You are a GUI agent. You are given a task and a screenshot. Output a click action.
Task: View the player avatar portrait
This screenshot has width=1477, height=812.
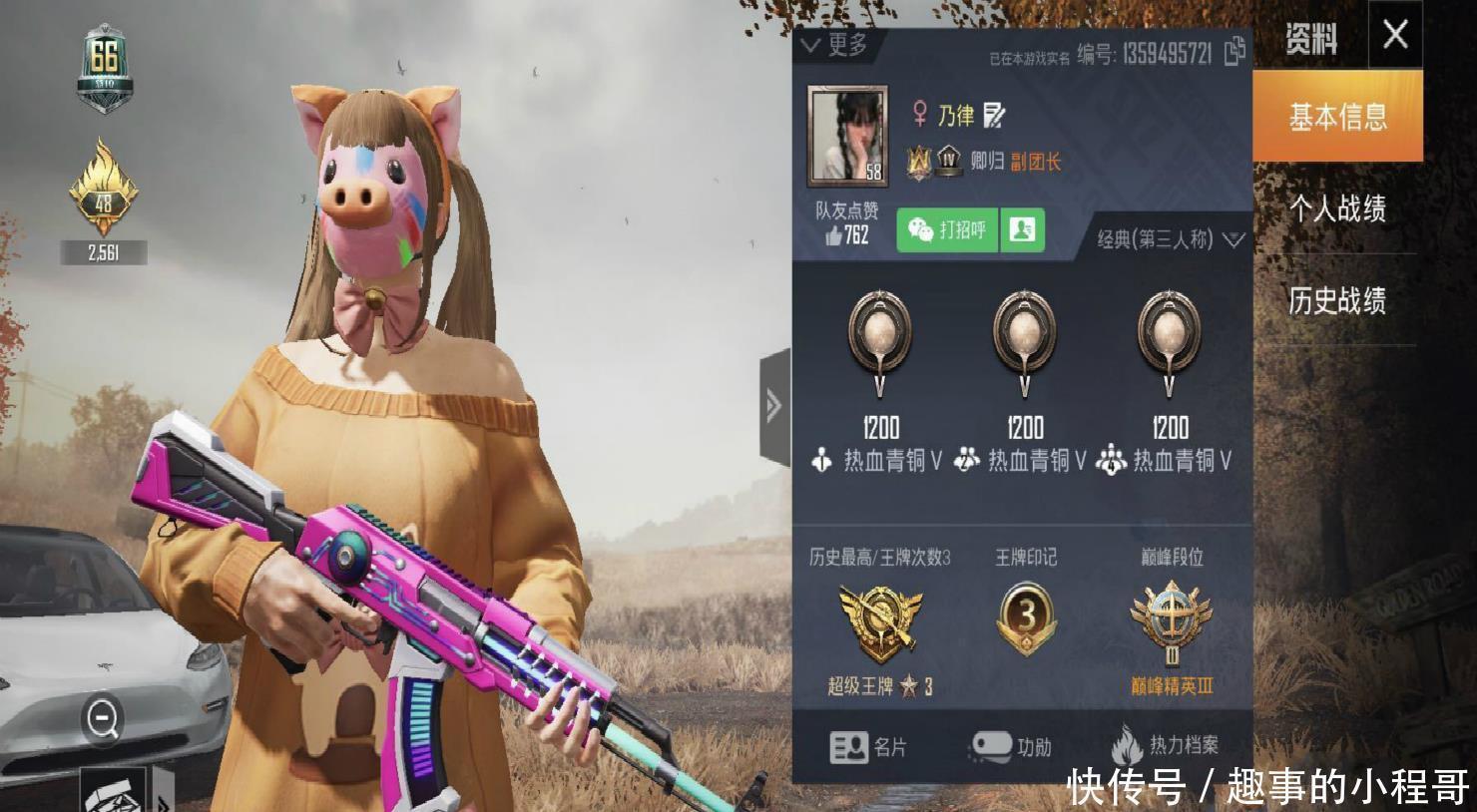point(846,136)
